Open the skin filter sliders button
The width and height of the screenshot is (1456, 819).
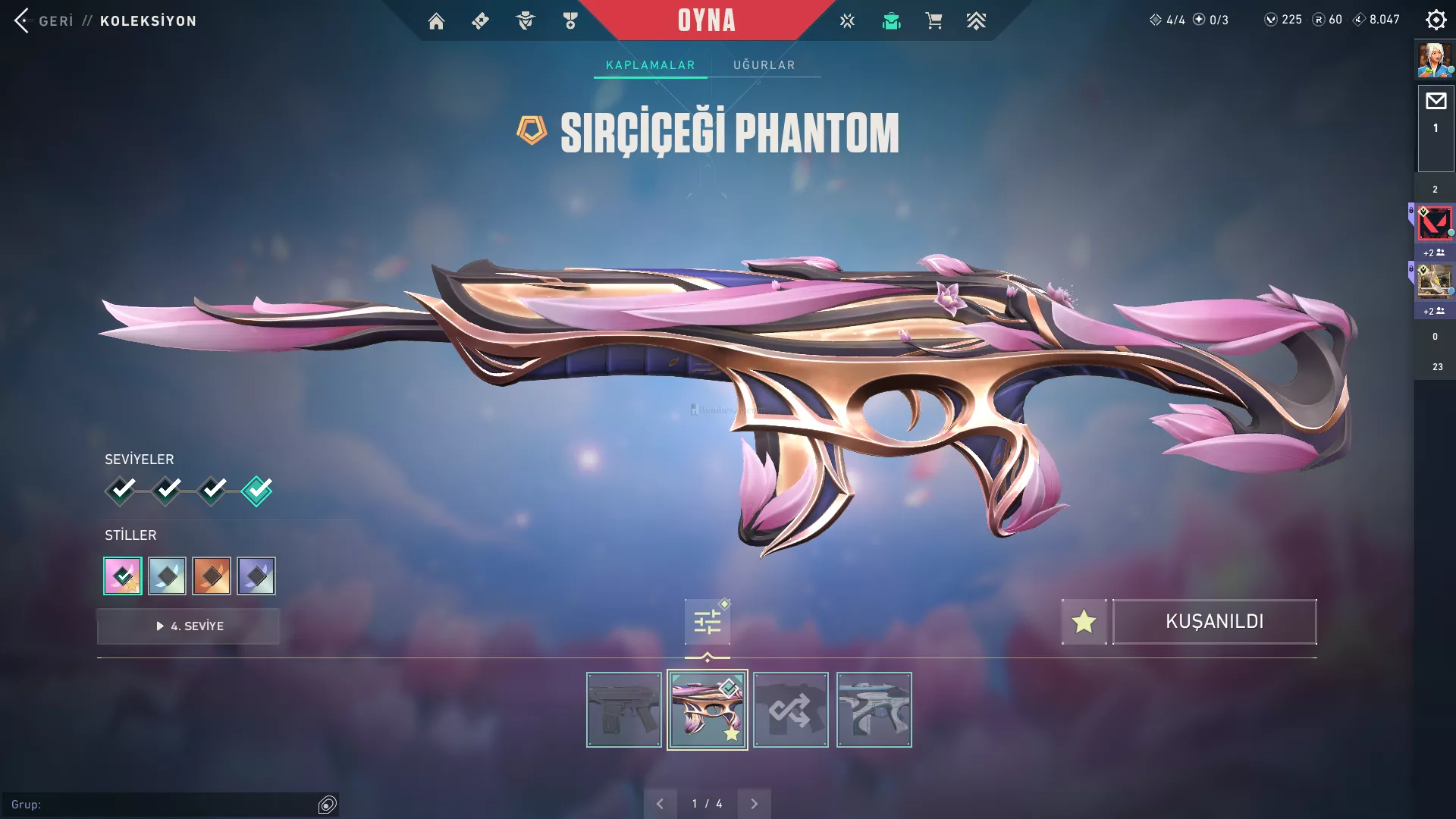pos(707,623)
